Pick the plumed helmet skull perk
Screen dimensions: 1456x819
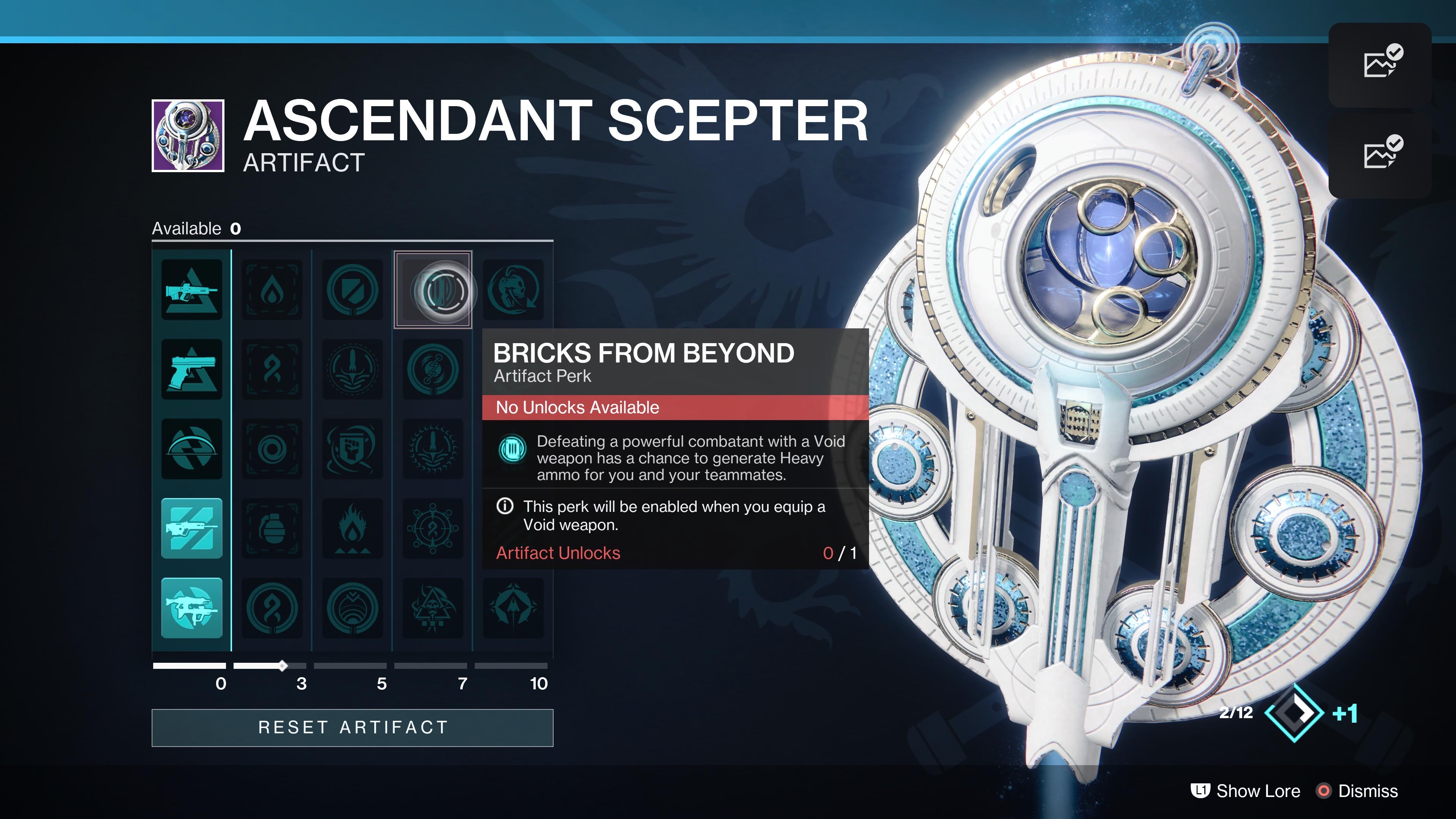click(513, 290)
